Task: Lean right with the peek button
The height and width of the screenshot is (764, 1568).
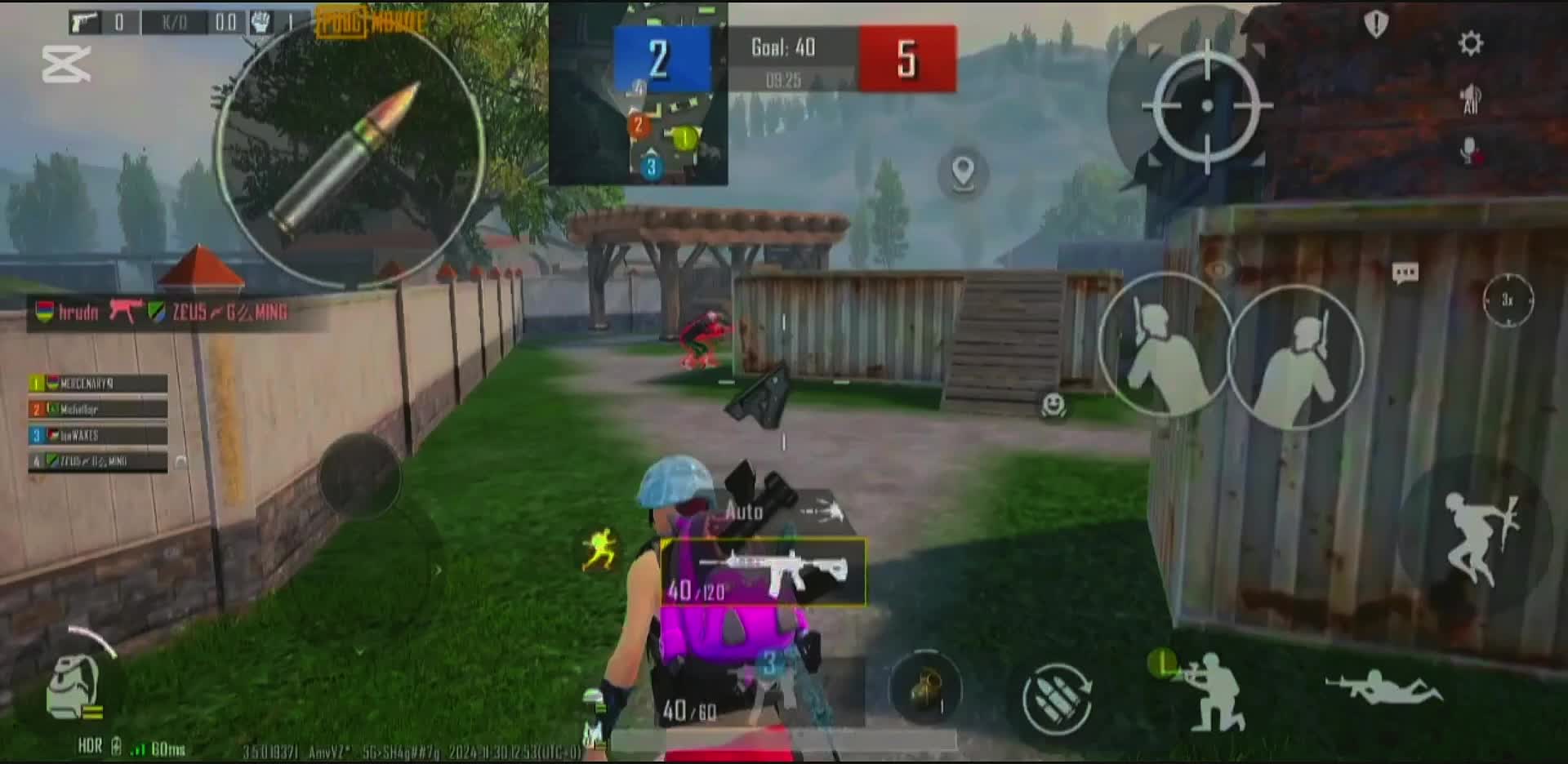Action: click(x=1296, y=358)
